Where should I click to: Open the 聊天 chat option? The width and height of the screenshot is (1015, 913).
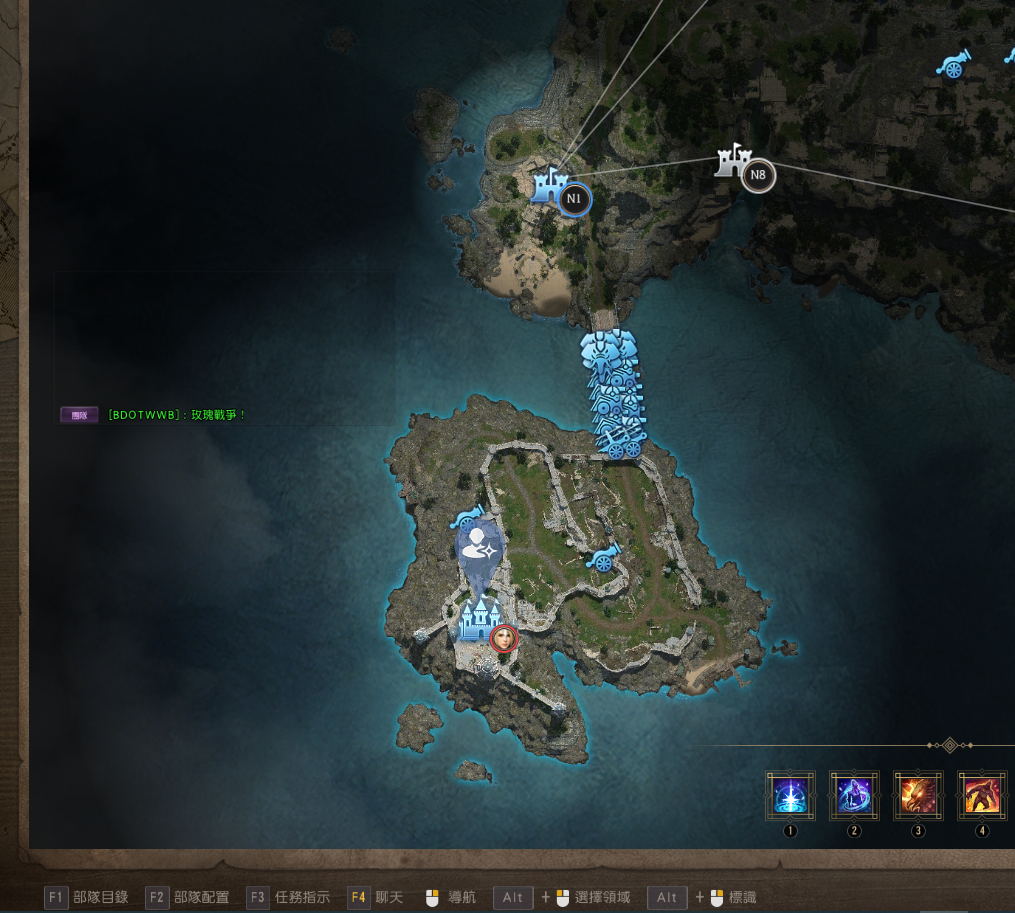pos(376,897)
